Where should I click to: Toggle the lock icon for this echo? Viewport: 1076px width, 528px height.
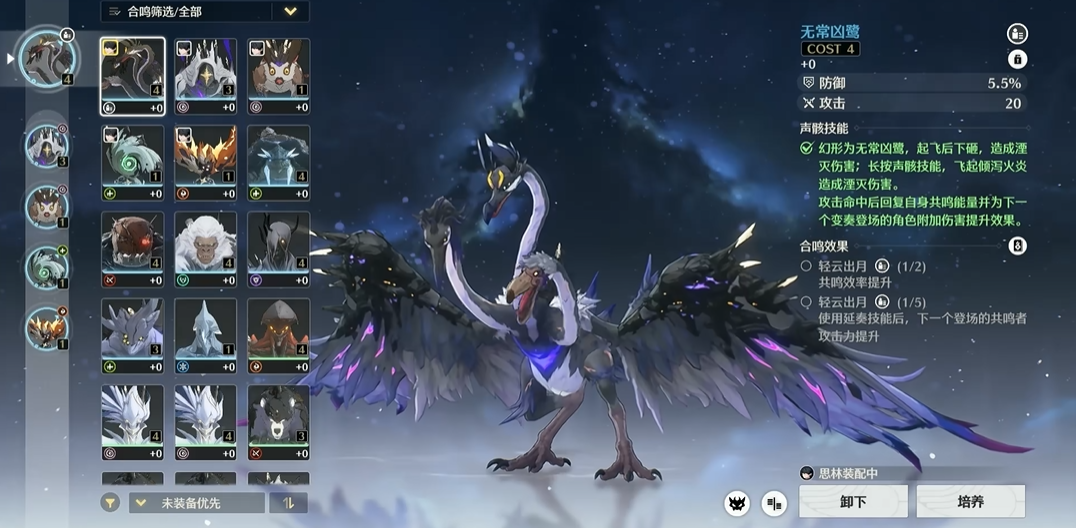click(x=1017, y=59)
